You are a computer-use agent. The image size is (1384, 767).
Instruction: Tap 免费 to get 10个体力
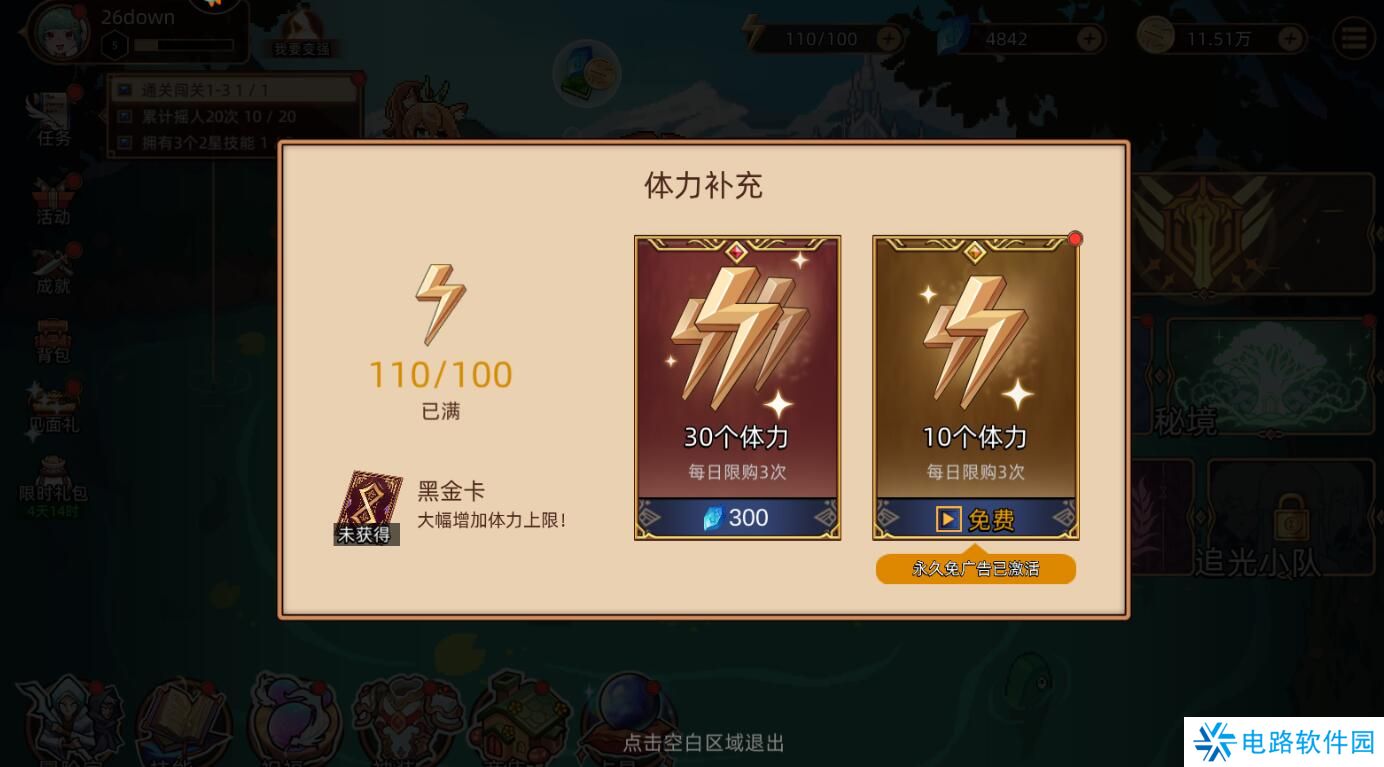click(975, 520)
